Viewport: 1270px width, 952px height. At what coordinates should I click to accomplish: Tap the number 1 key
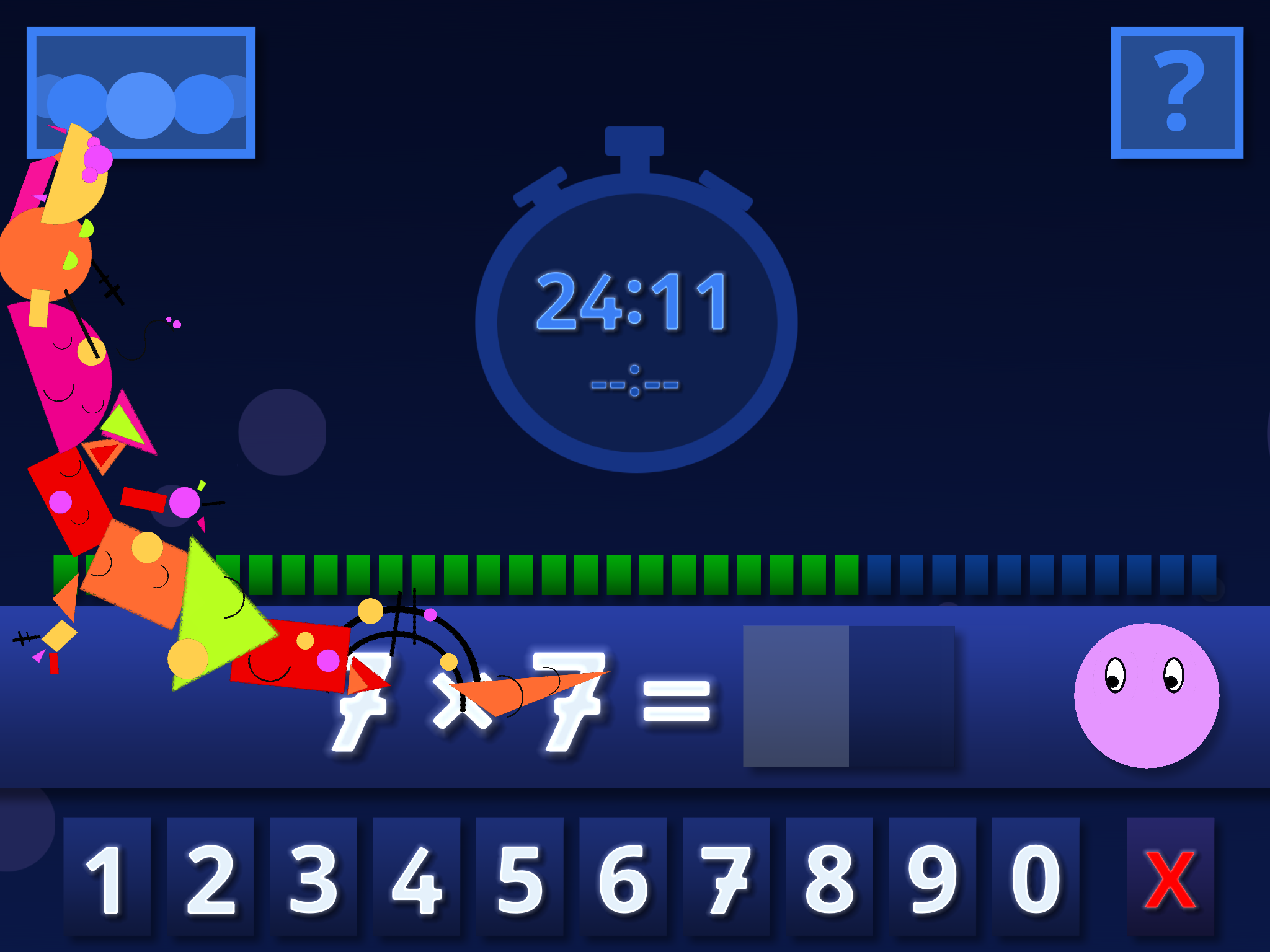click(x=107, y=876)
